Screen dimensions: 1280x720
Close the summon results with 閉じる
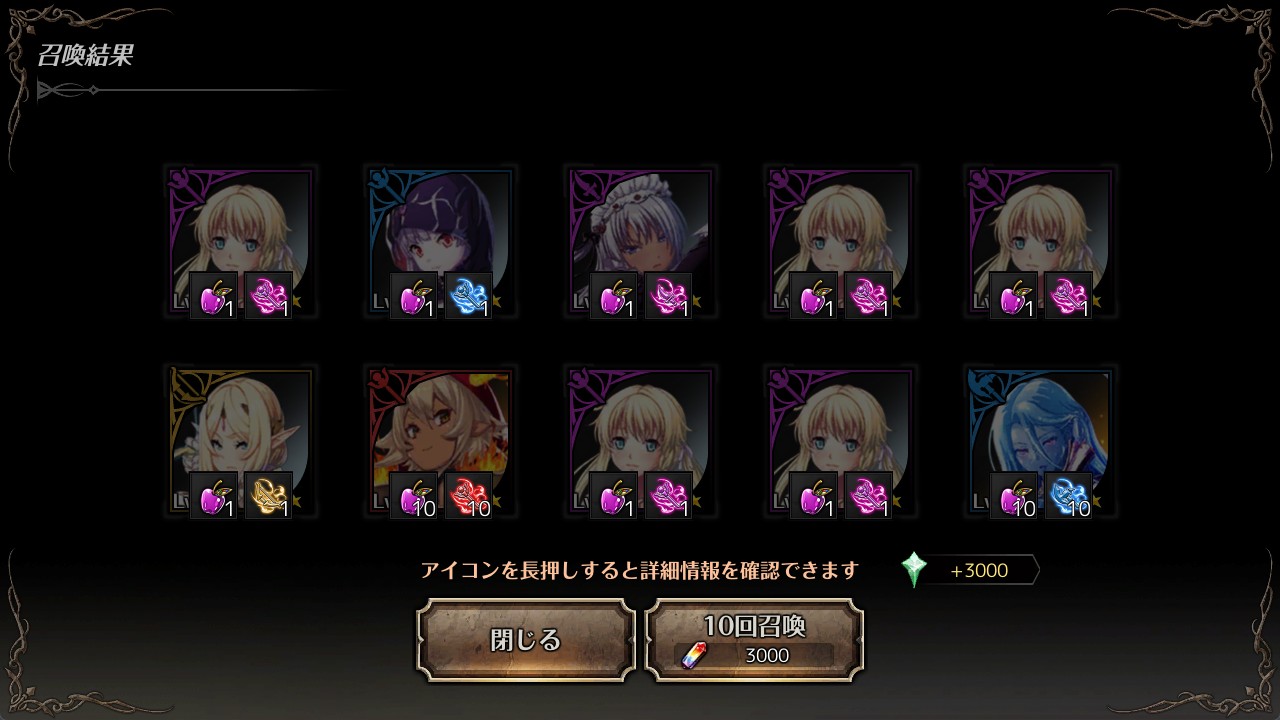point(526,640)
